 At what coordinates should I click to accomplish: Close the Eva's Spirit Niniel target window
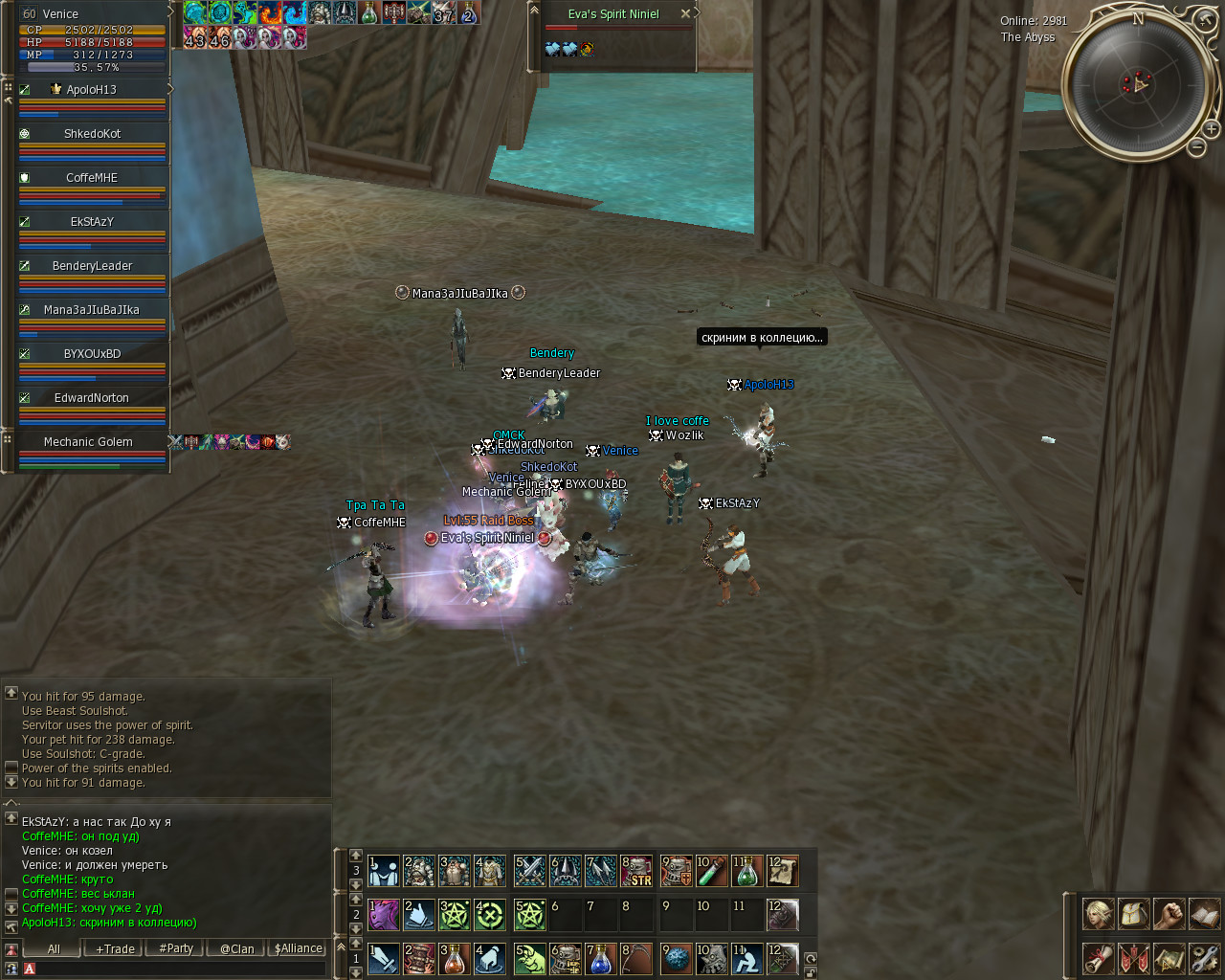click(685, 14)
